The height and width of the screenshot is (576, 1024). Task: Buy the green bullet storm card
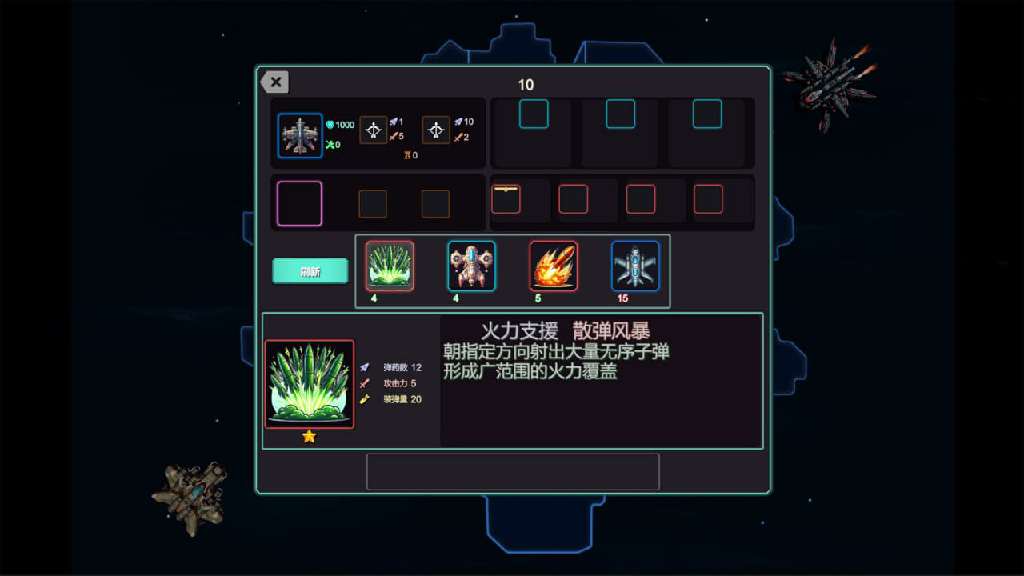pyautogui.click(x=390, y=266)
